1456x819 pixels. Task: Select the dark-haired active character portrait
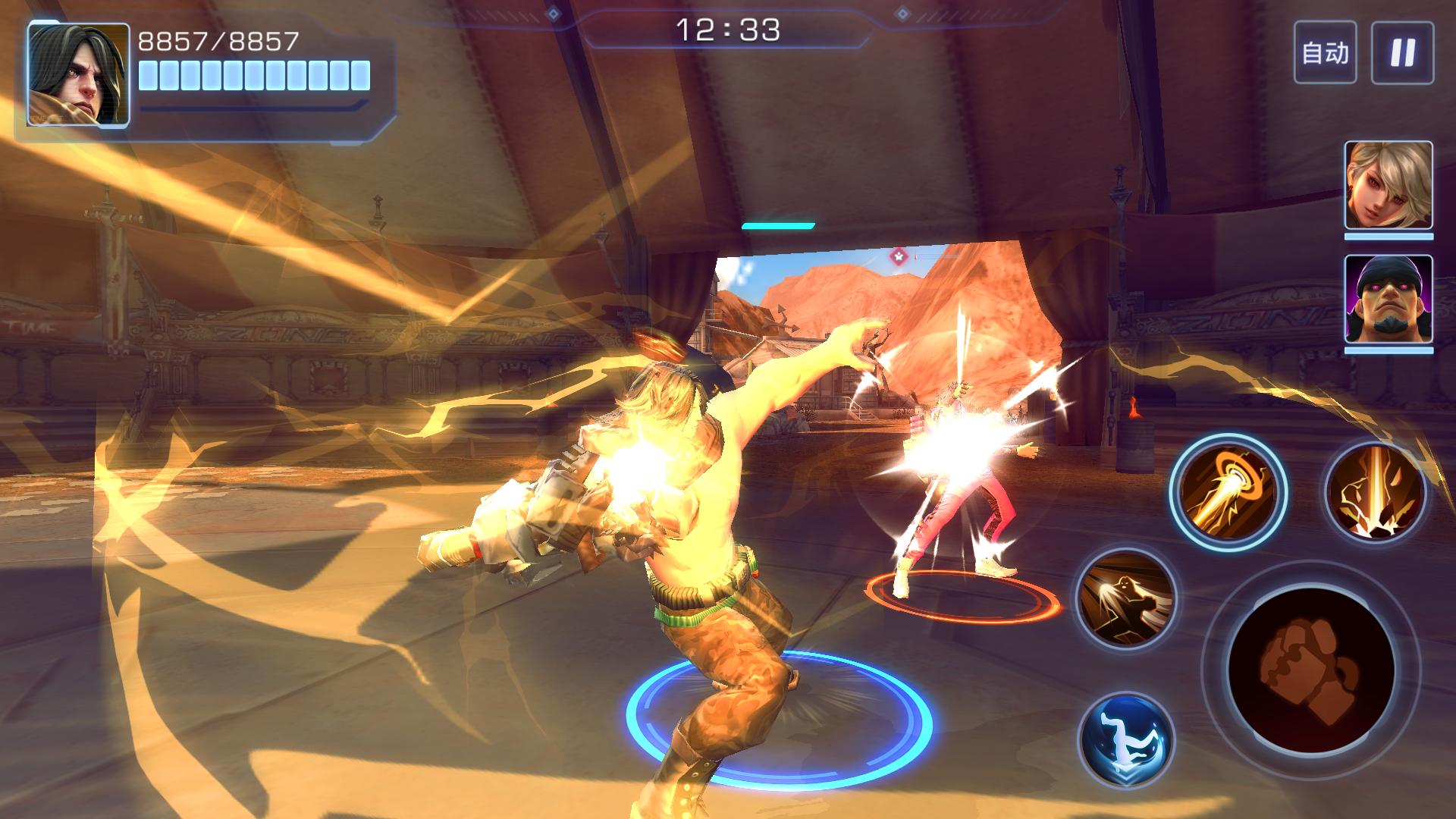[79, 74]
